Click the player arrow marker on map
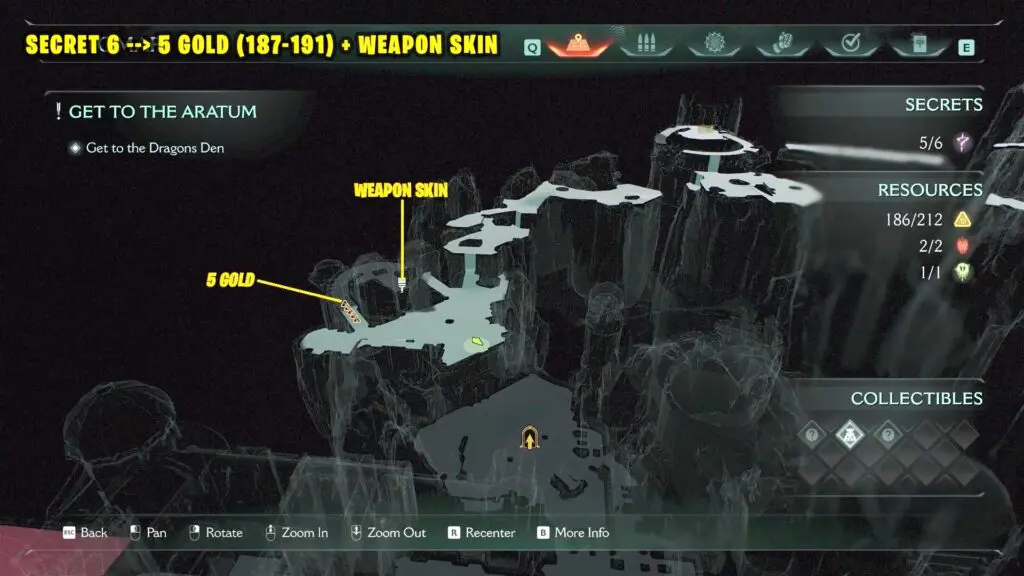 529,436
